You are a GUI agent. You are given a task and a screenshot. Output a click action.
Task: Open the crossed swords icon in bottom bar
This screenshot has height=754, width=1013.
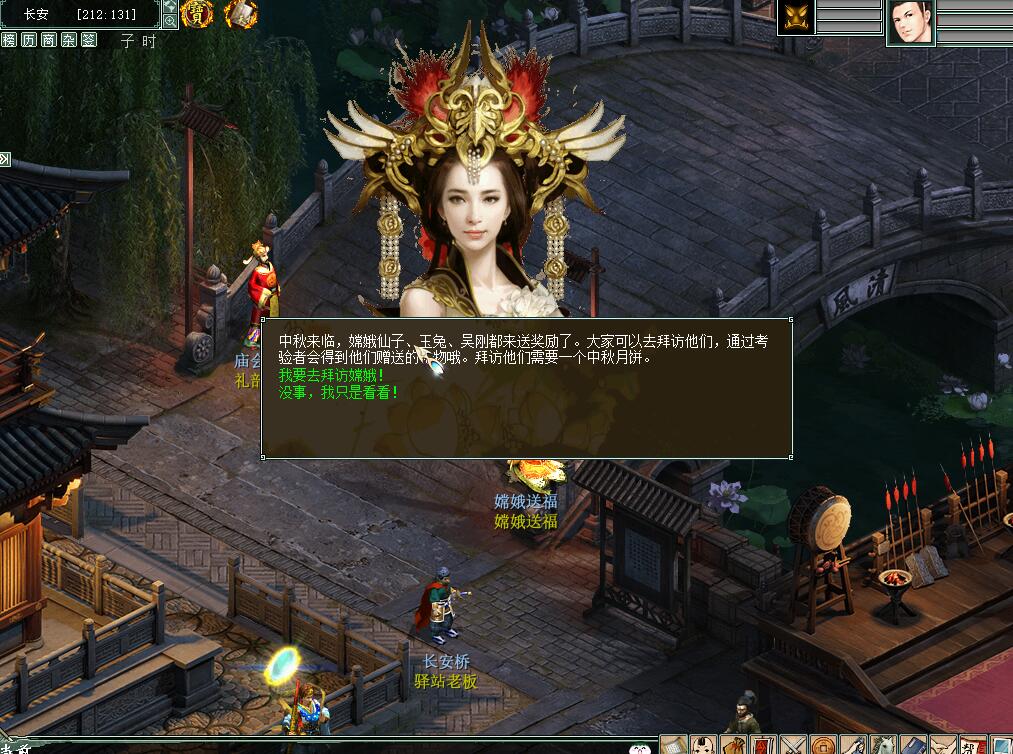[x=791, y=745]
